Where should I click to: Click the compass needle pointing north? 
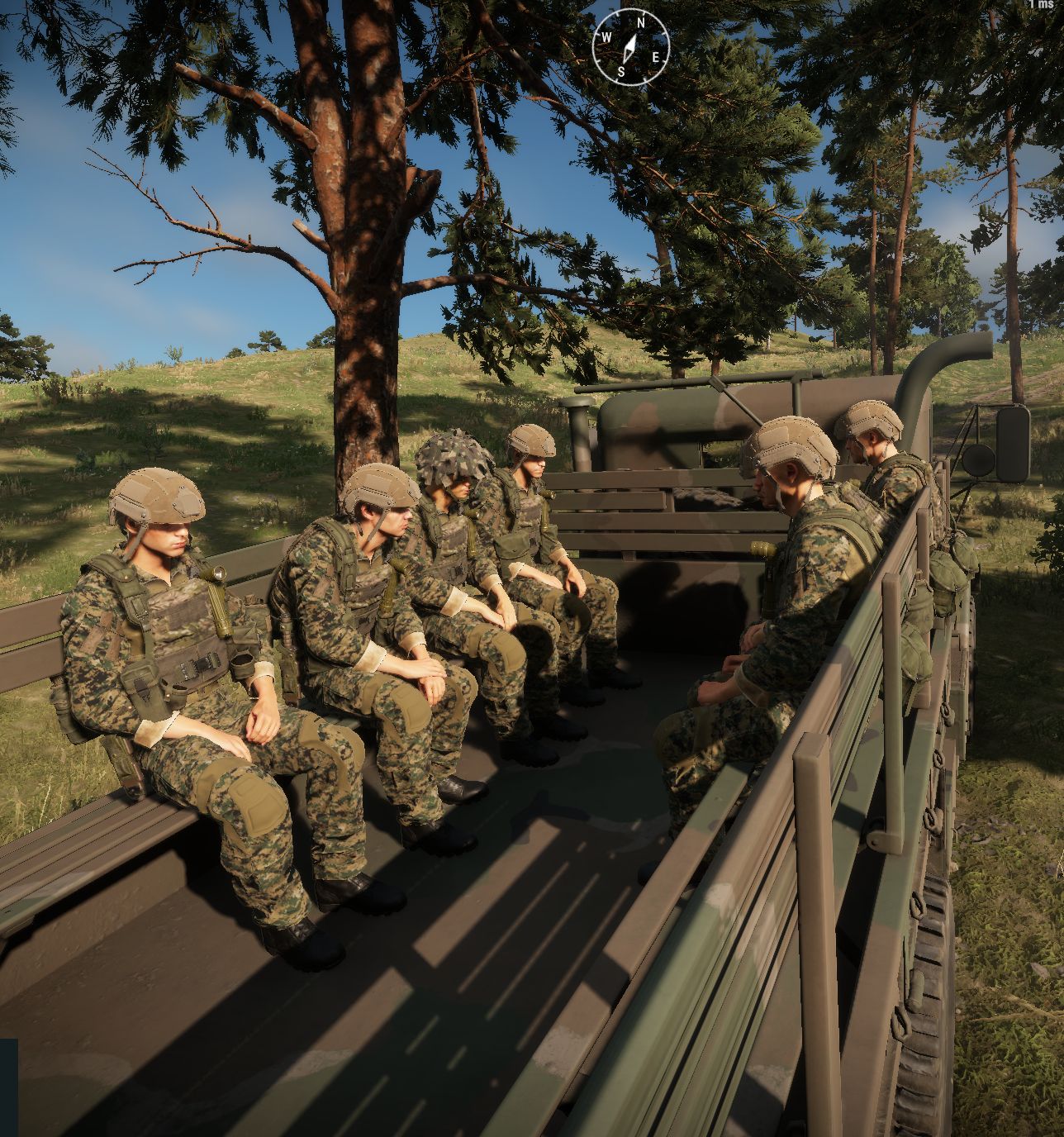[x=629, y=45]
